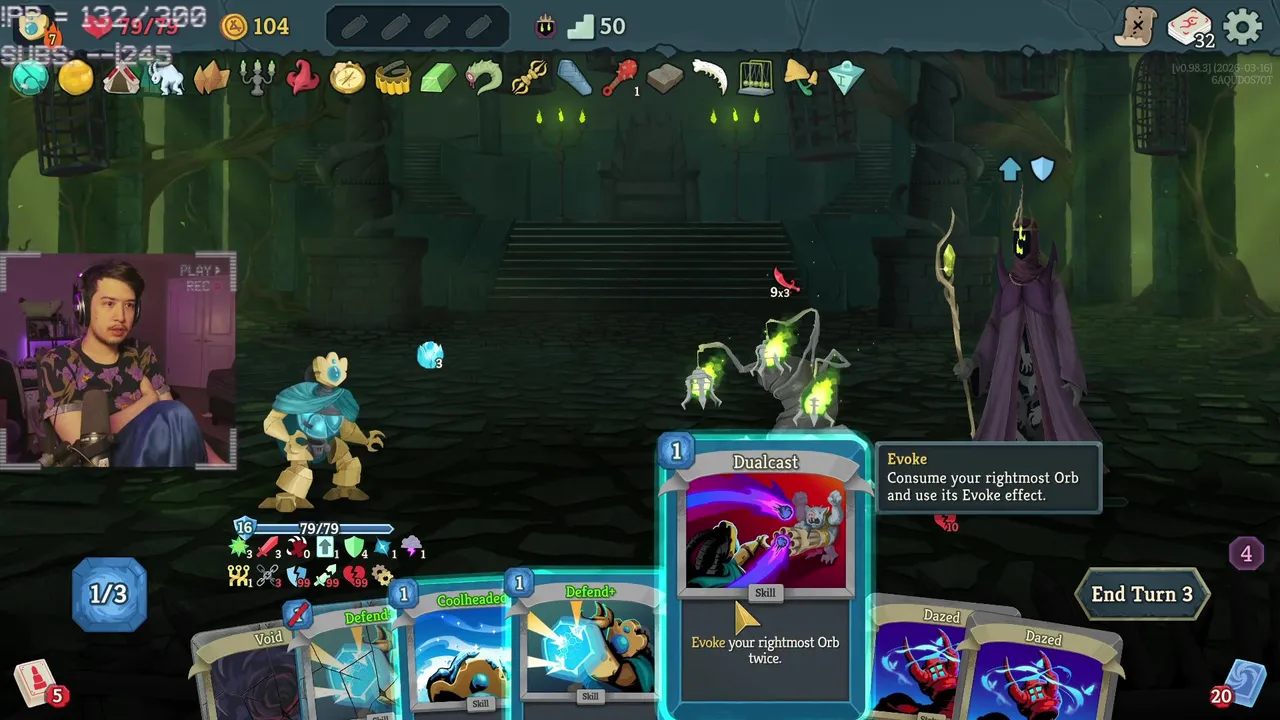
Task: Open the map scroll
Action: 1136,27
